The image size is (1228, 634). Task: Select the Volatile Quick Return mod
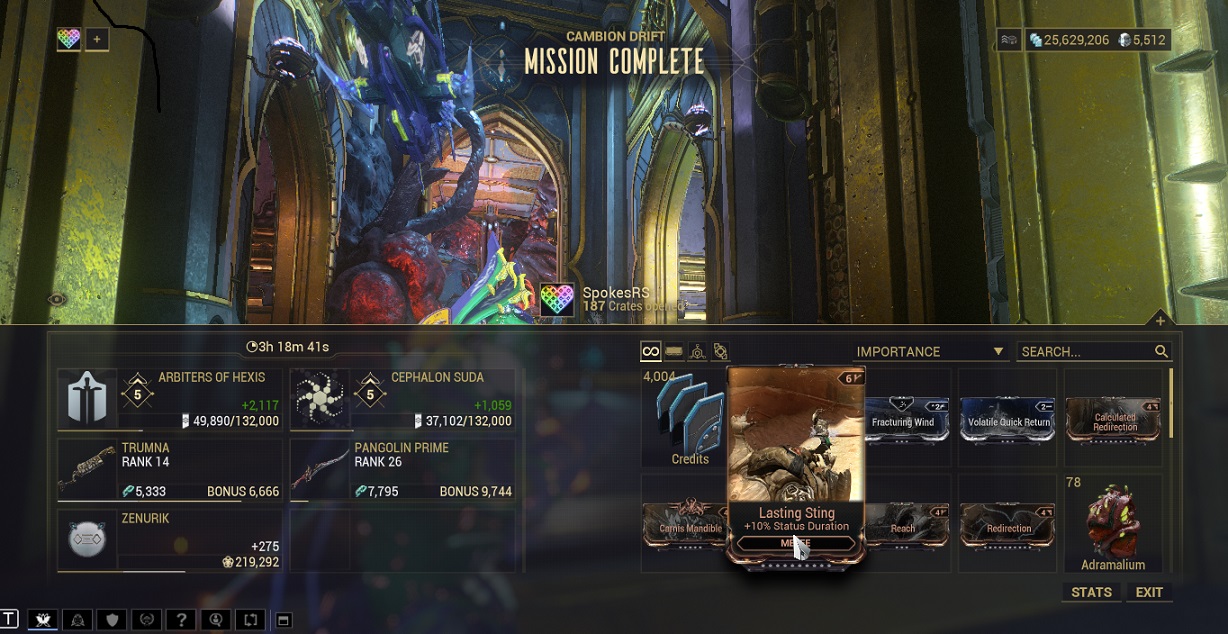click(x=1008, y=418)
